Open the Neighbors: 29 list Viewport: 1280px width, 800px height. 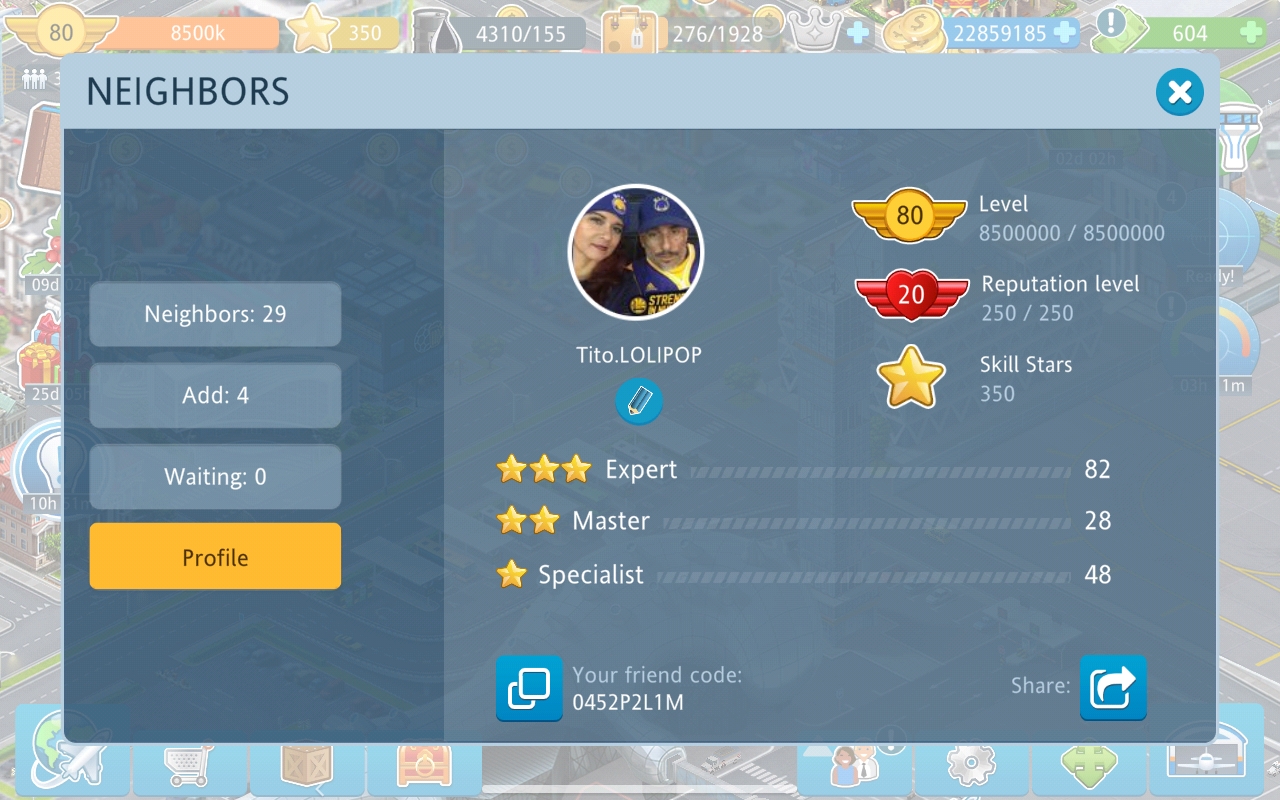click(215, 314)
